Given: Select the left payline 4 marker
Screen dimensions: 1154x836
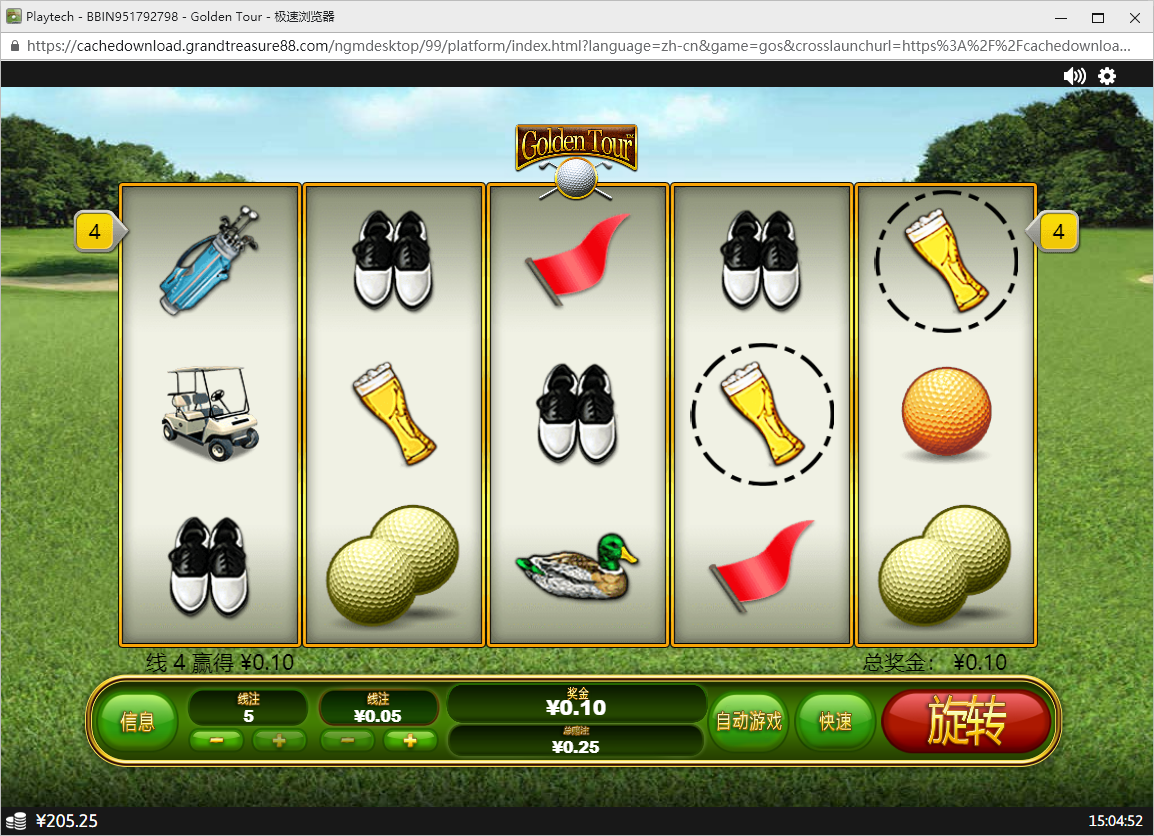Looking at the screenshot, I should click(x=96, y=233).
